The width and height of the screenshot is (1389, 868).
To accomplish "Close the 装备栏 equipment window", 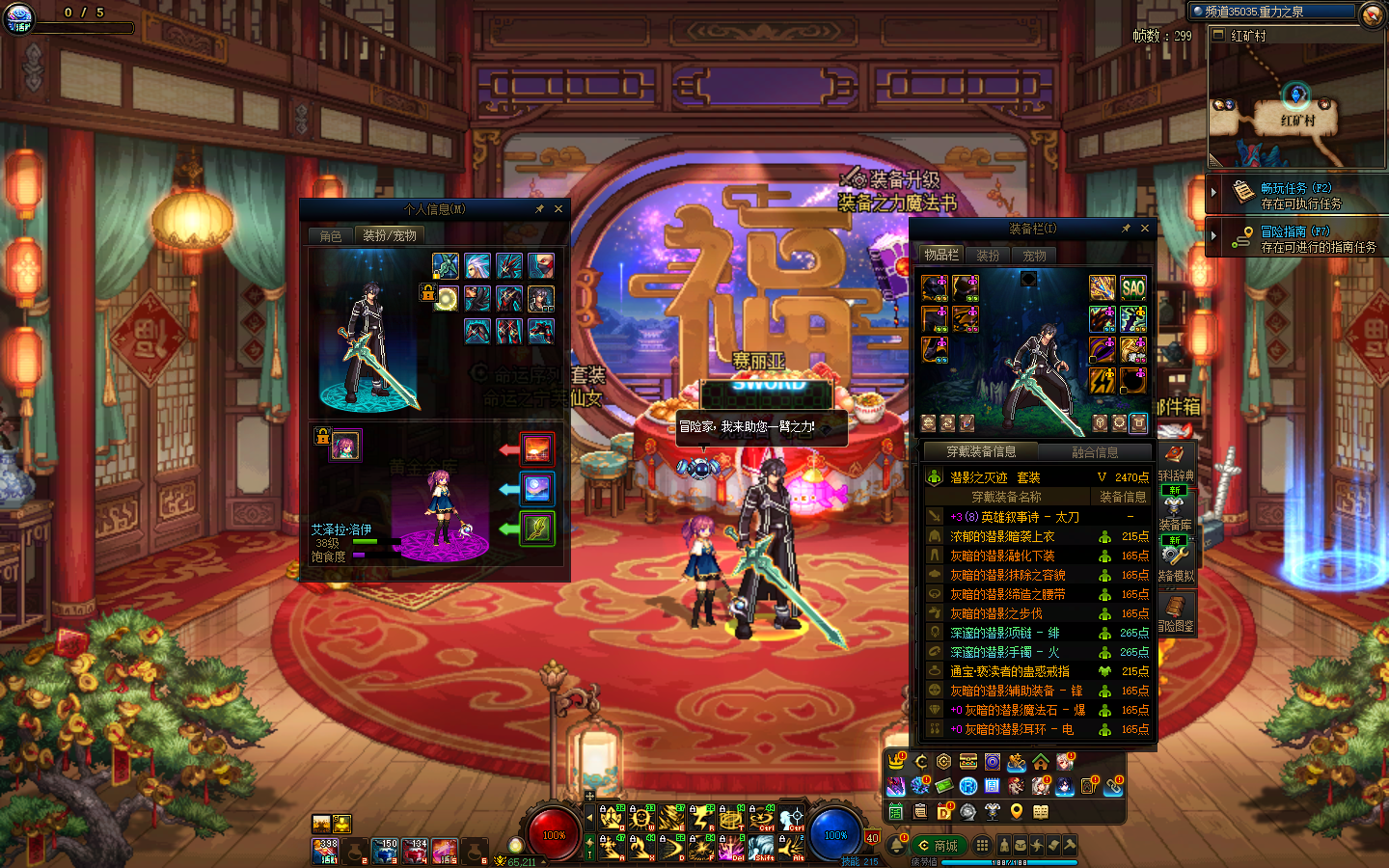I will pyautogui.click(x=1145, y=229).
